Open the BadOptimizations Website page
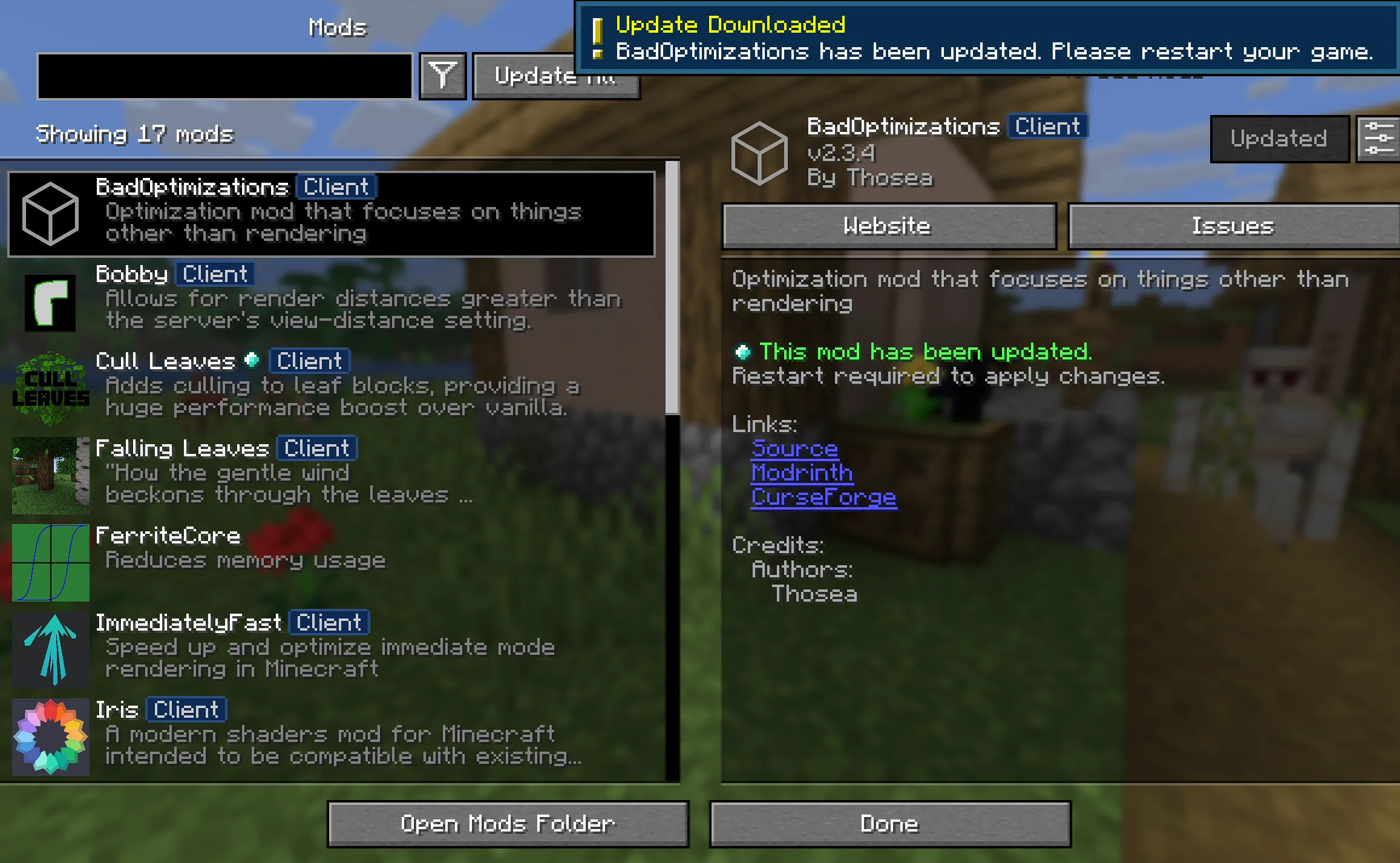 click(x=888, y=226)
